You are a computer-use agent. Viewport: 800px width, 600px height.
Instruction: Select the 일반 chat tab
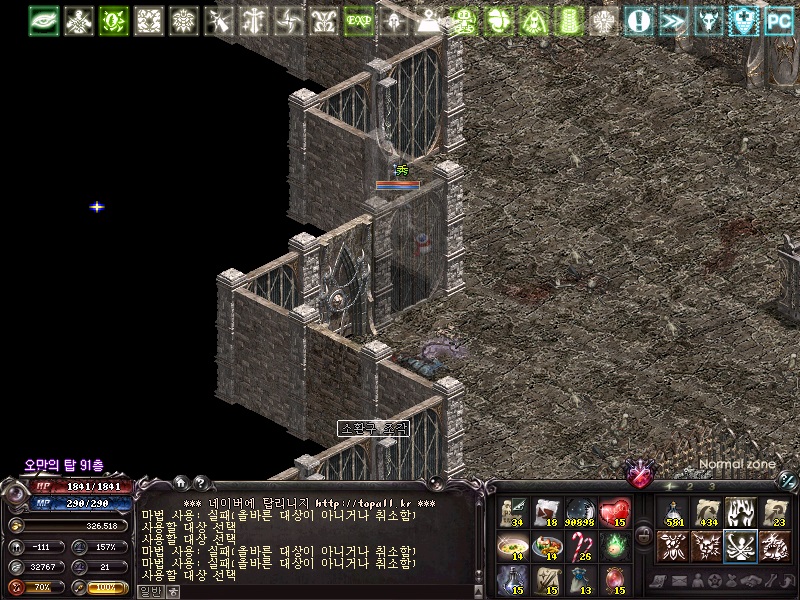tap(149, 591)
